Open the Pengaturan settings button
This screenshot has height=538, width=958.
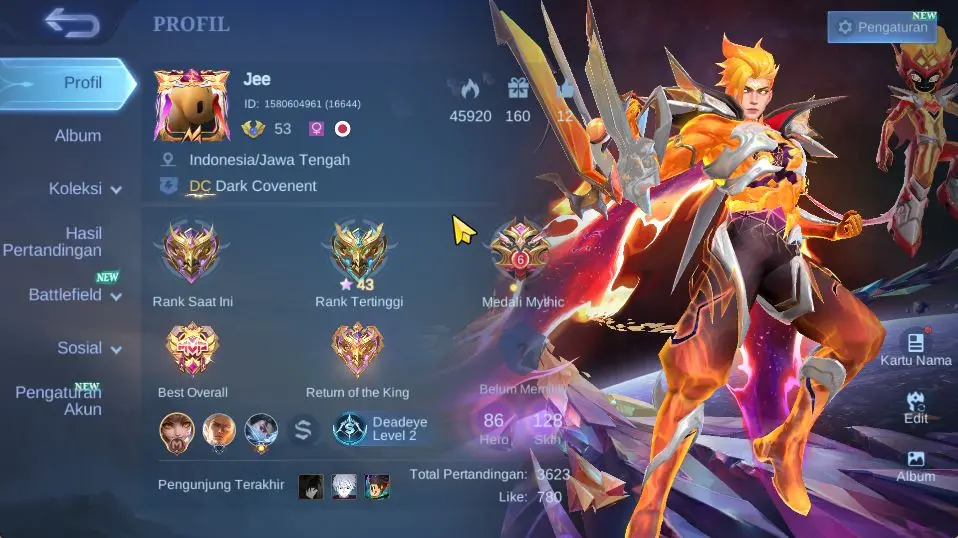click(x=882, y=27)
